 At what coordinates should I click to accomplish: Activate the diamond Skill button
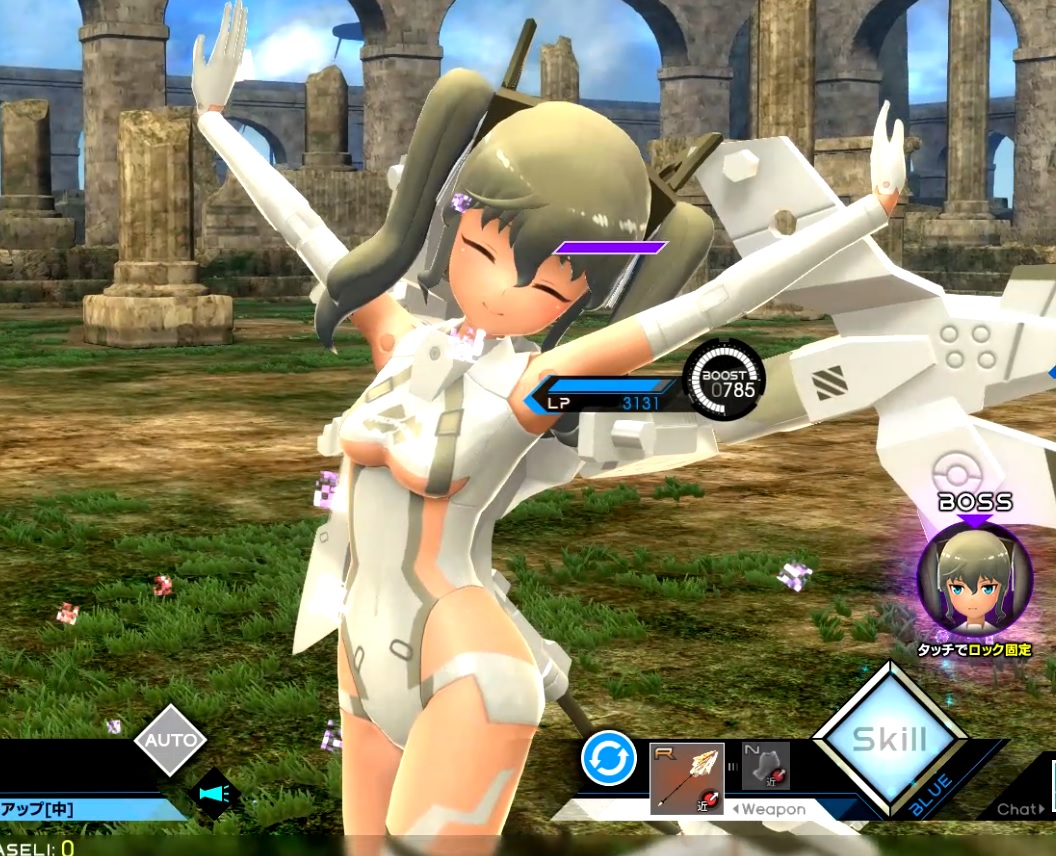point(889,741)
